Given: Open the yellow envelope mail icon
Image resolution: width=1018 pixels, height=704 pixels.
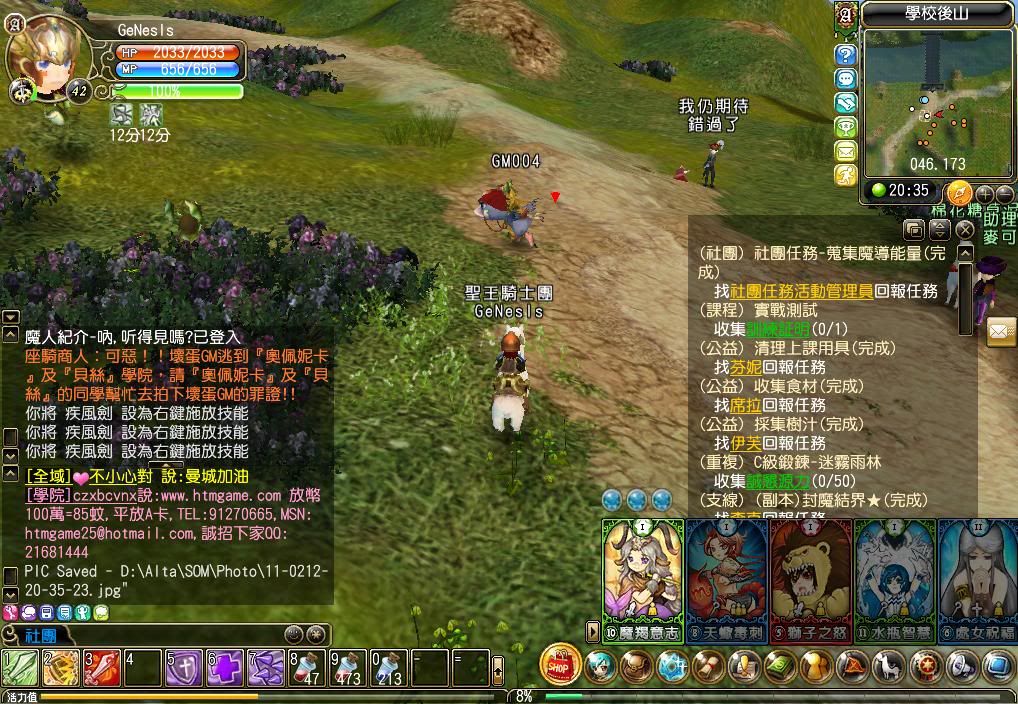Looking at the screenshot, I should (846, 151).
